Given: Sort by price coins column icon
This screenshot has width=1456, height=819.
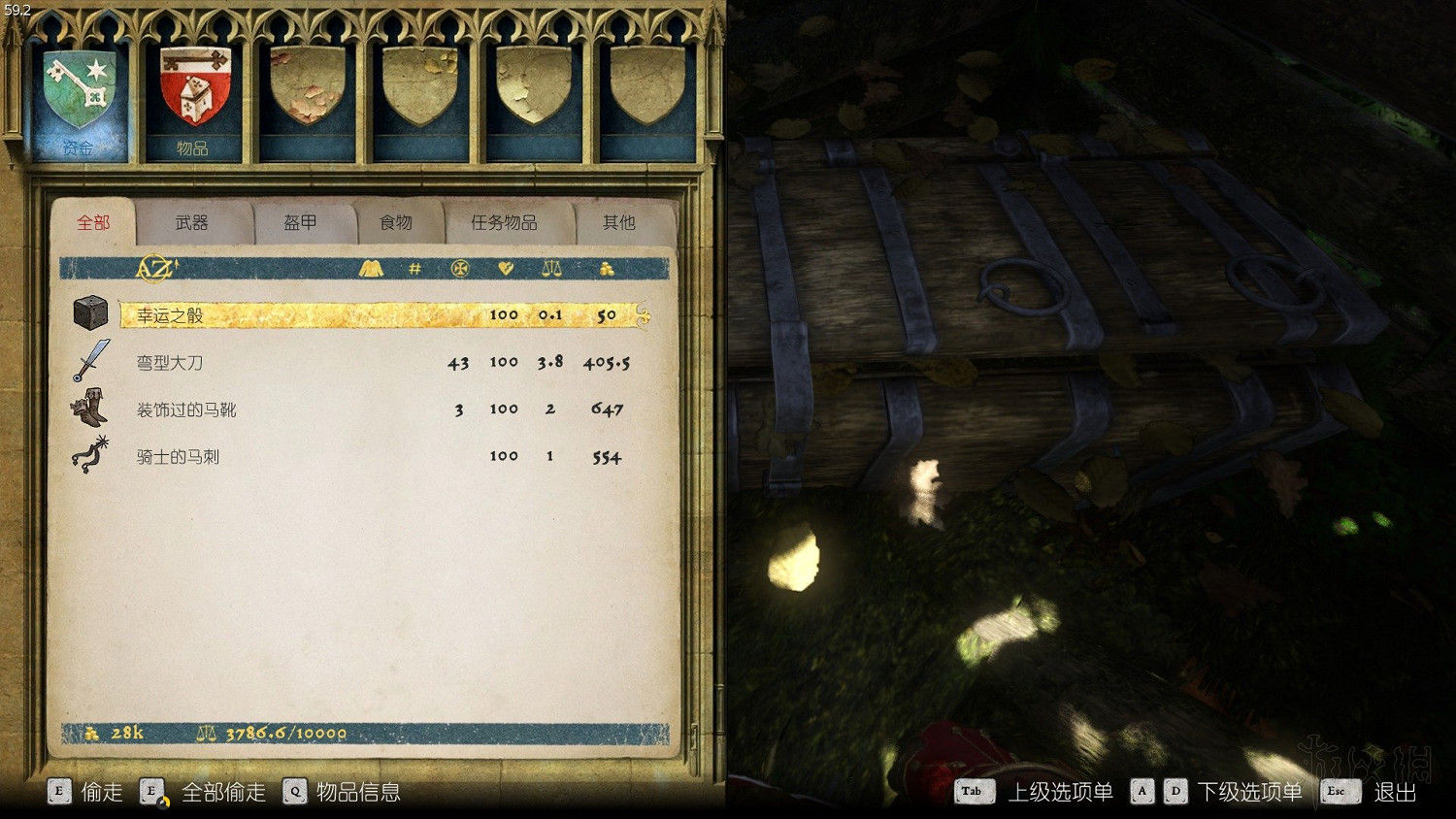Looking at the screenshot, I should point(607,269).
